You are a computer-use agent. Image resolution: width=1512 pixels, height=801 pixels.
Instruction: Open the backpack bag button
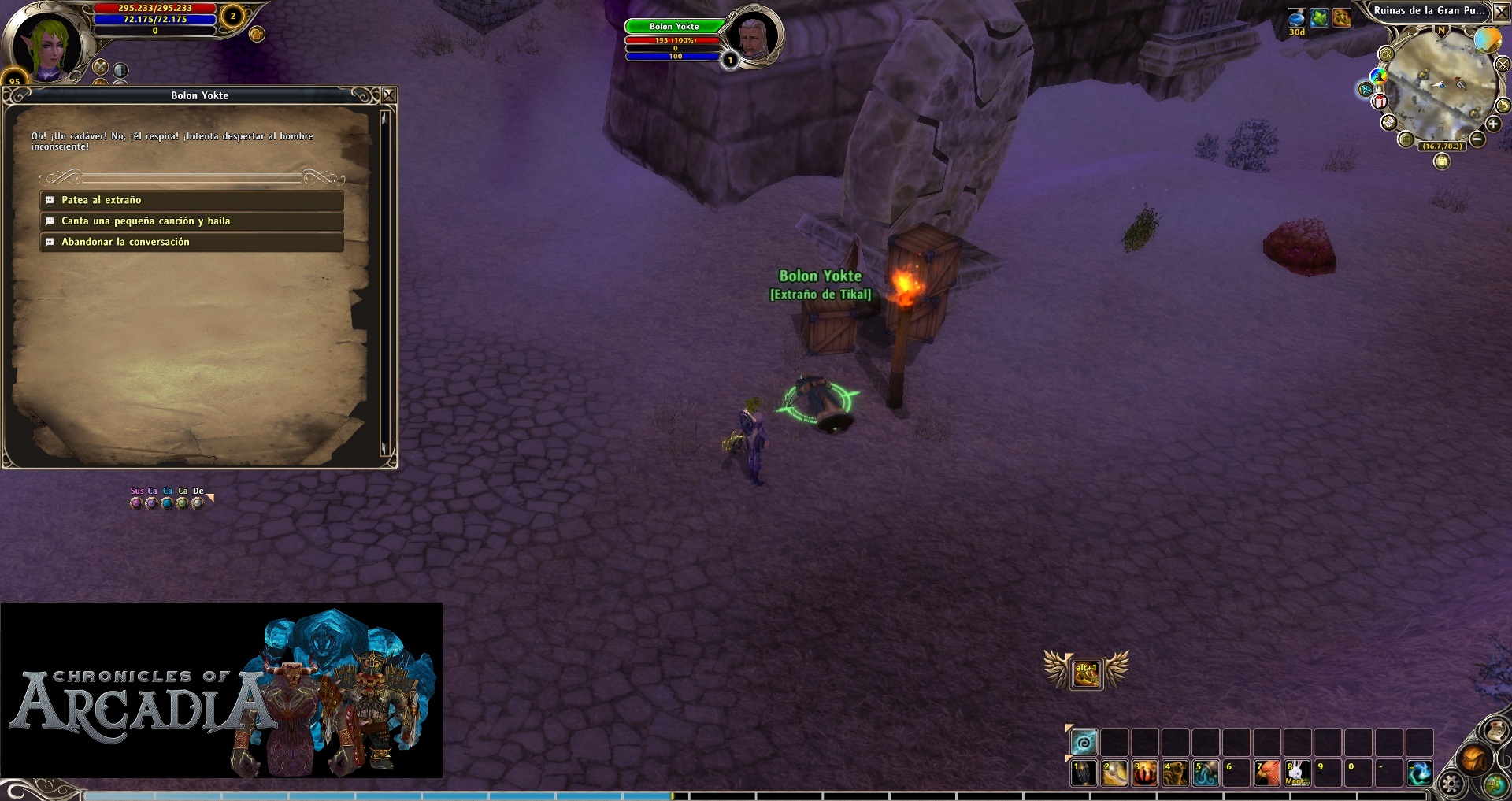pyautogui.click(x=1473, y=759)
